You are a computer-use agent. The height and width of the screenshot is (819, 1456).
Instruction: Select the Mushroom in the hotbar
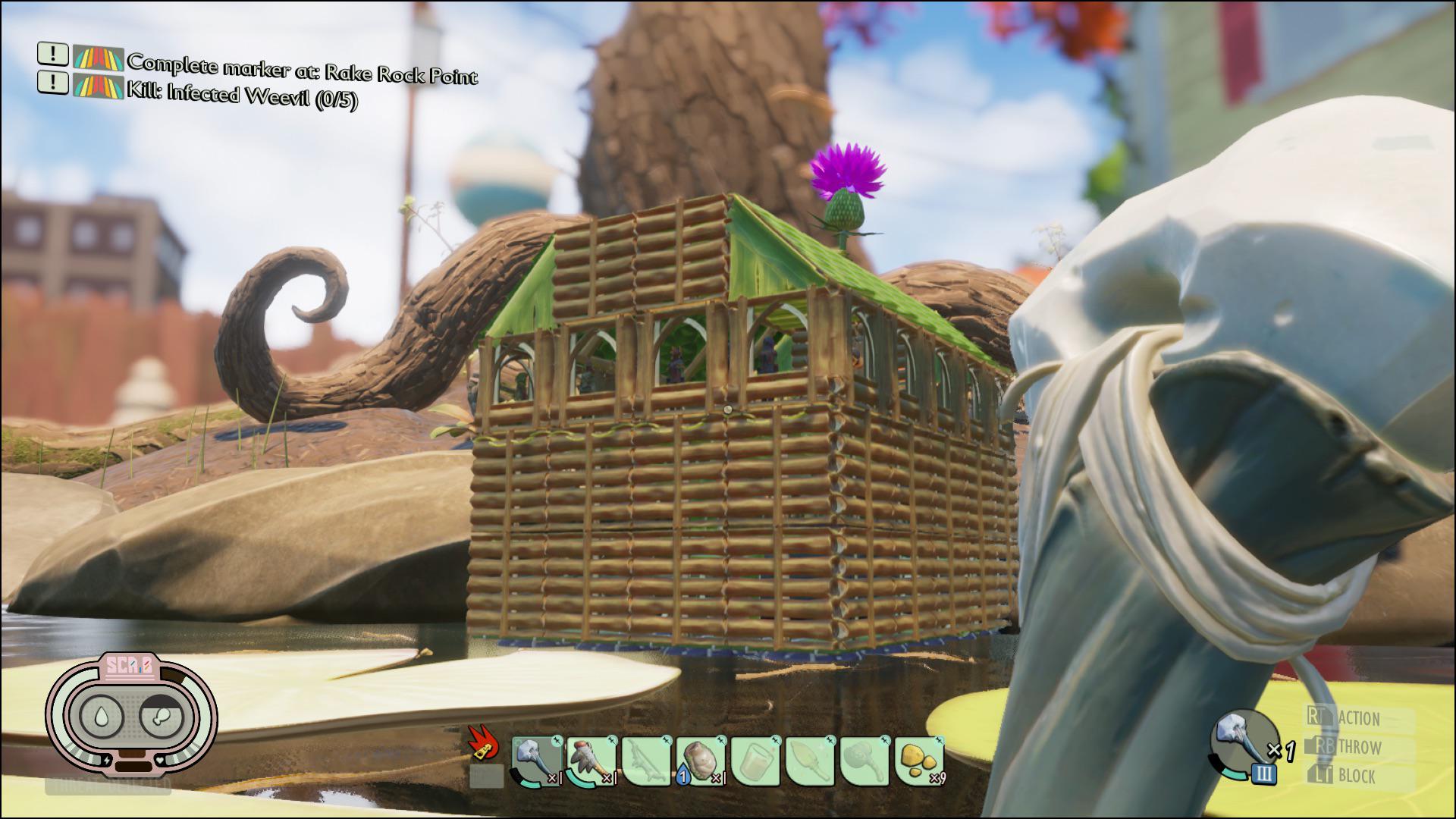(701, 760)
